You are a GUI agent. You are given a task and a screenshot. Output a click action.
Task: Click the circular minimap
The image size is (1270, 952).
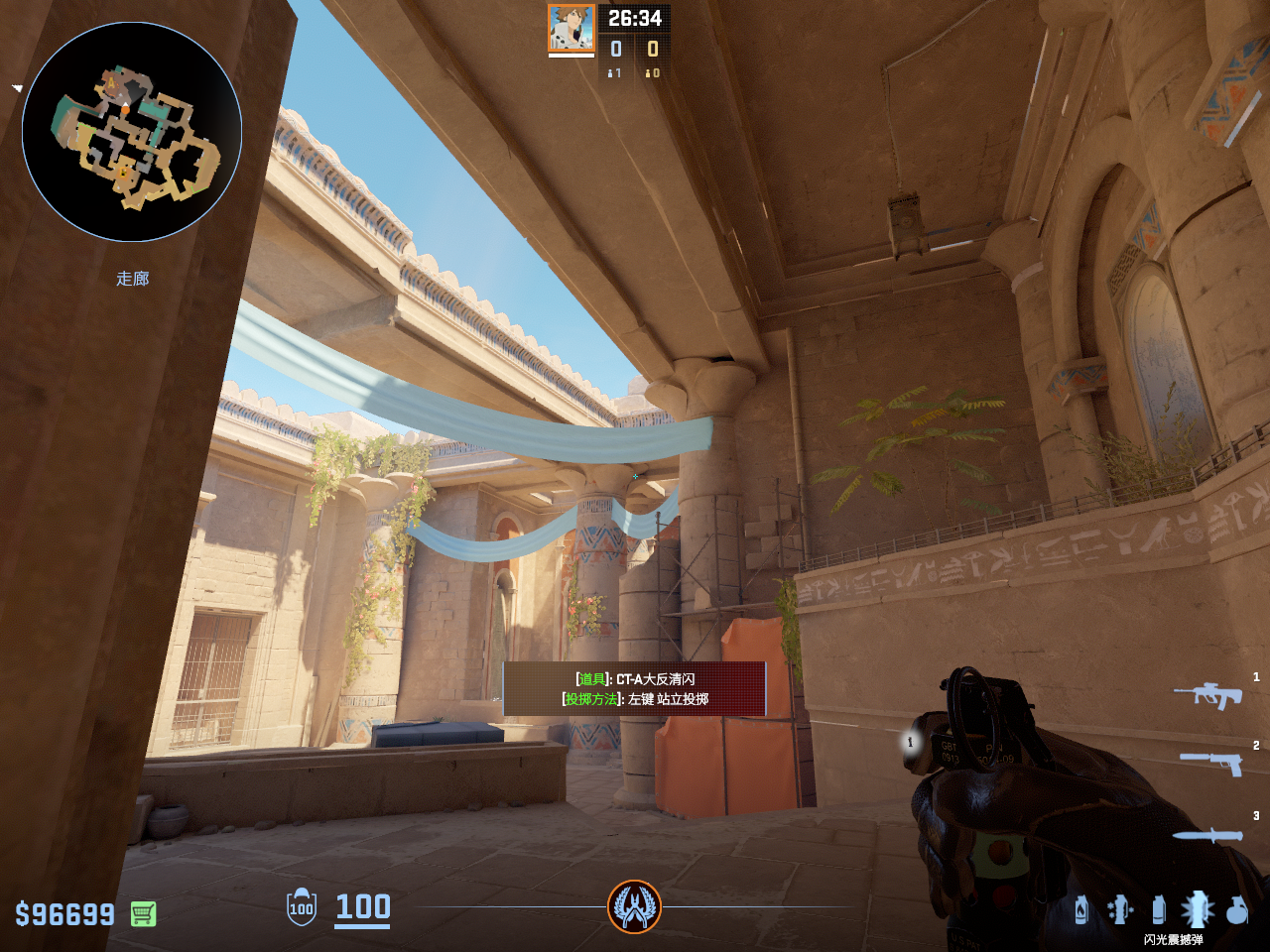pyautogui.click(x=132, y=132)
